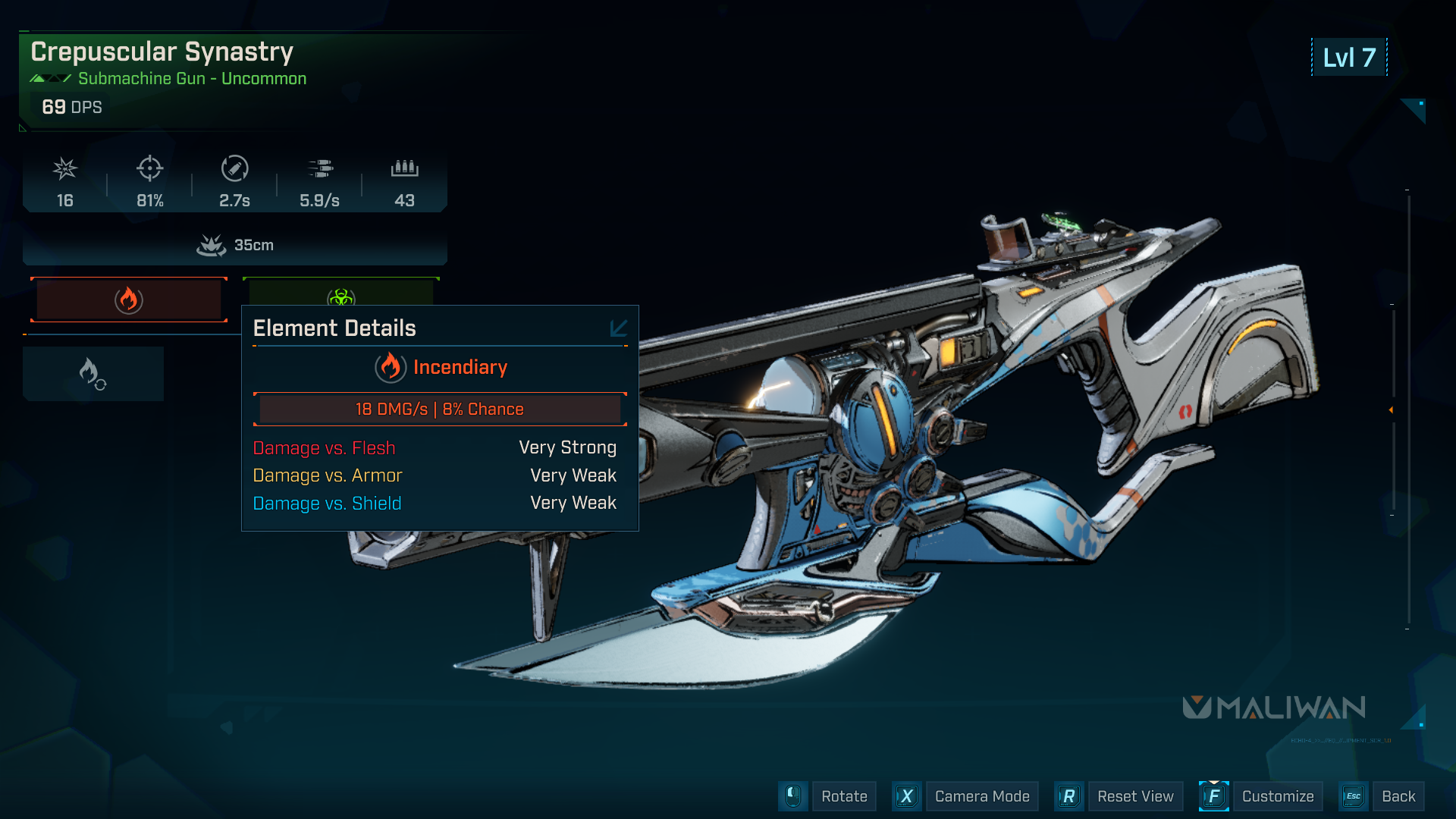Click the flame-with-cycle weapon perk icon
This screenshot has height=819, width=1456.
coord(93,374)
